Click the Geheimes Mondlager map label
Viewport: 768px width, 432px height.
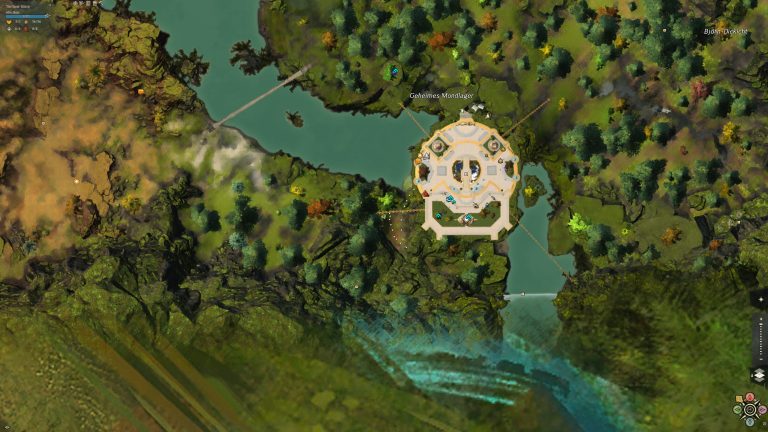click(x=441, y=96)
